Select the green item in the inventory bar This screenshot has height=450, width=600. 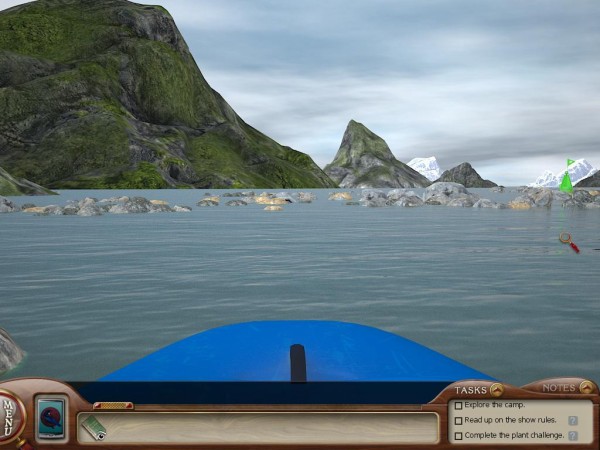(94, 427)
